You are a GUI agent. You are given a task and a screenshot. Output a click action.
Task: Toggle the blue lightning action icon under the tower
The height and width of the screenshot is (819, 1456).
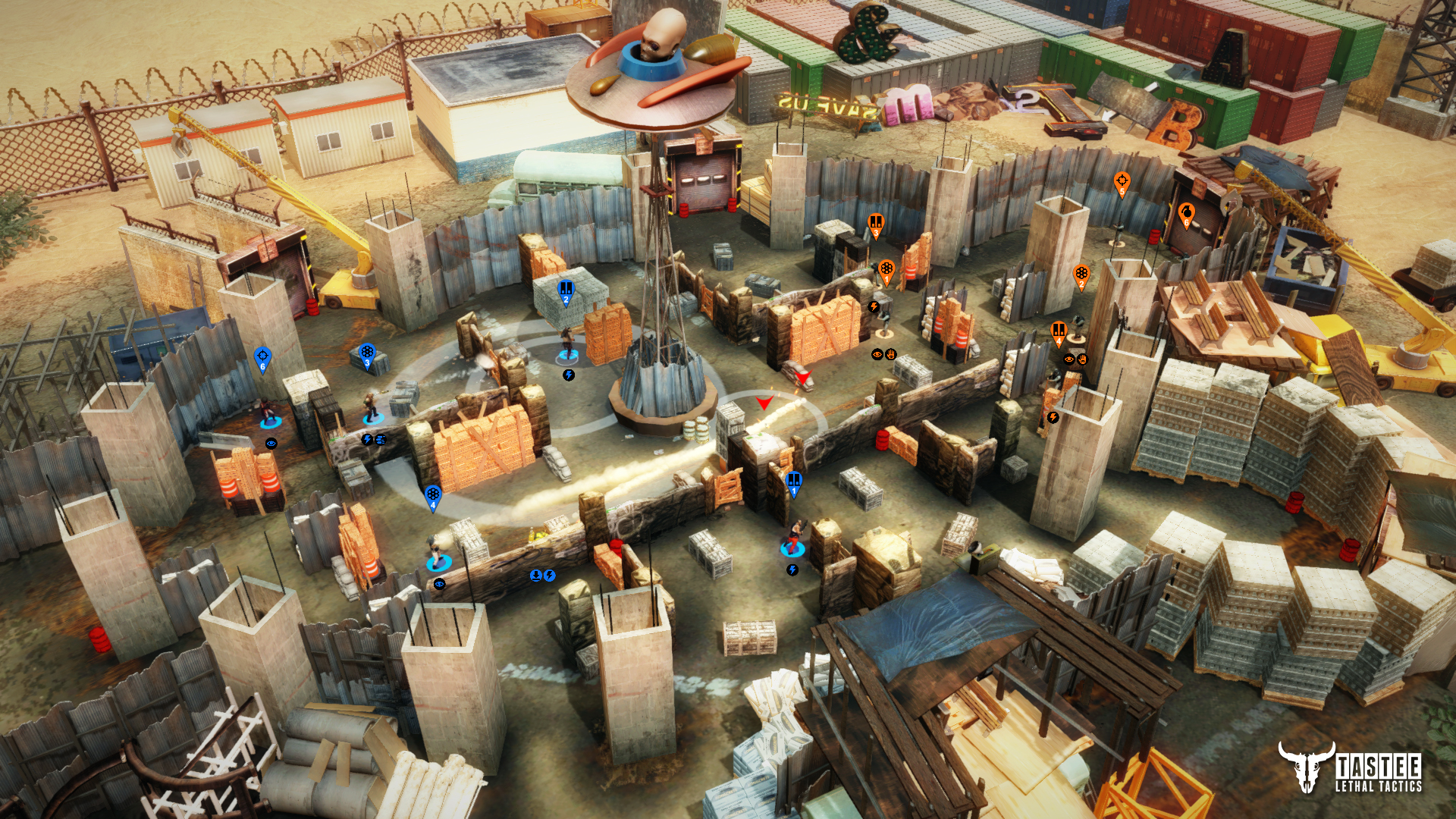click(x=568, y=375)
